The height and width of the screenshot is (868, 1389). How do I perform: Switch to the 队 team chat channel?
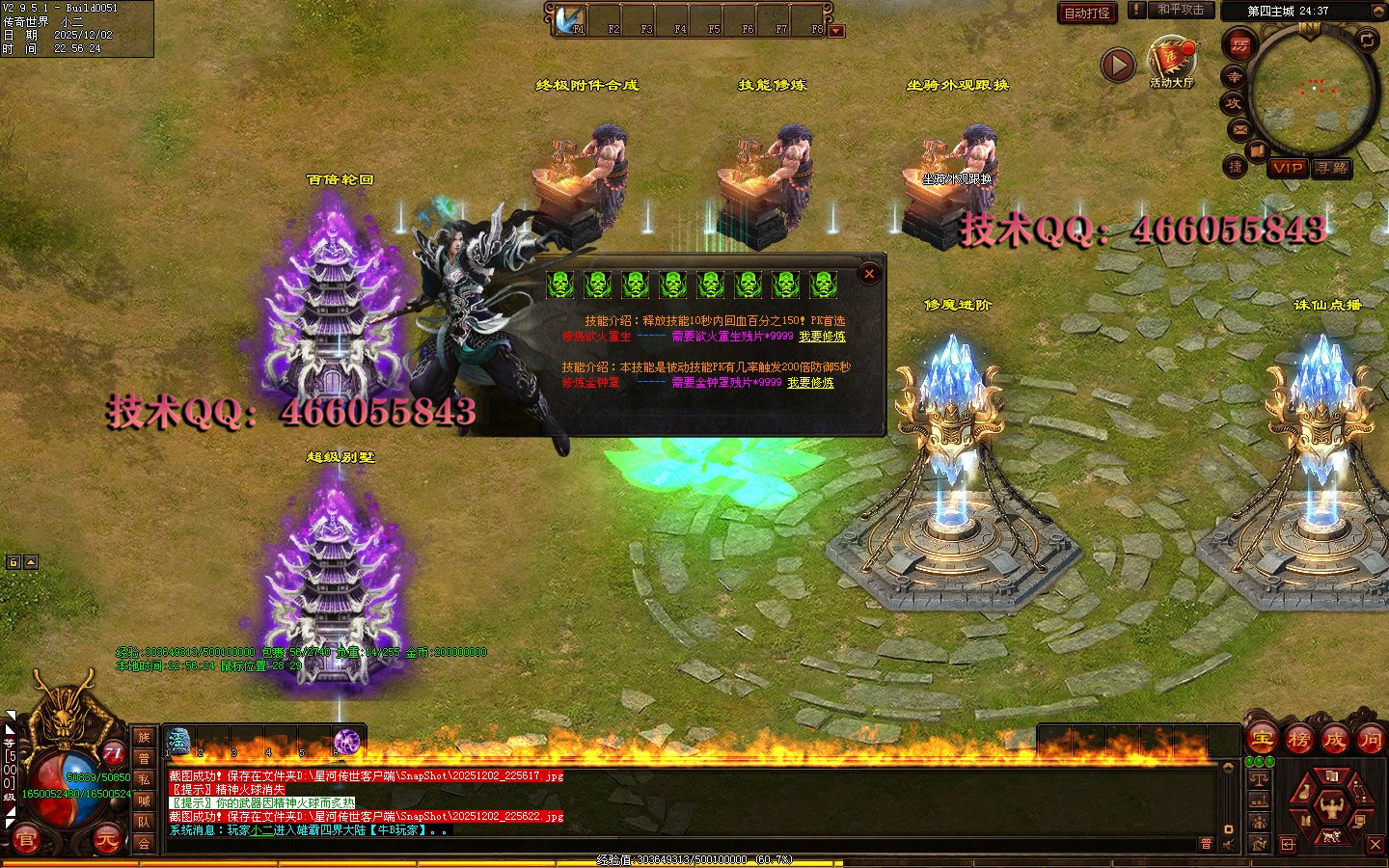(144, 822)
